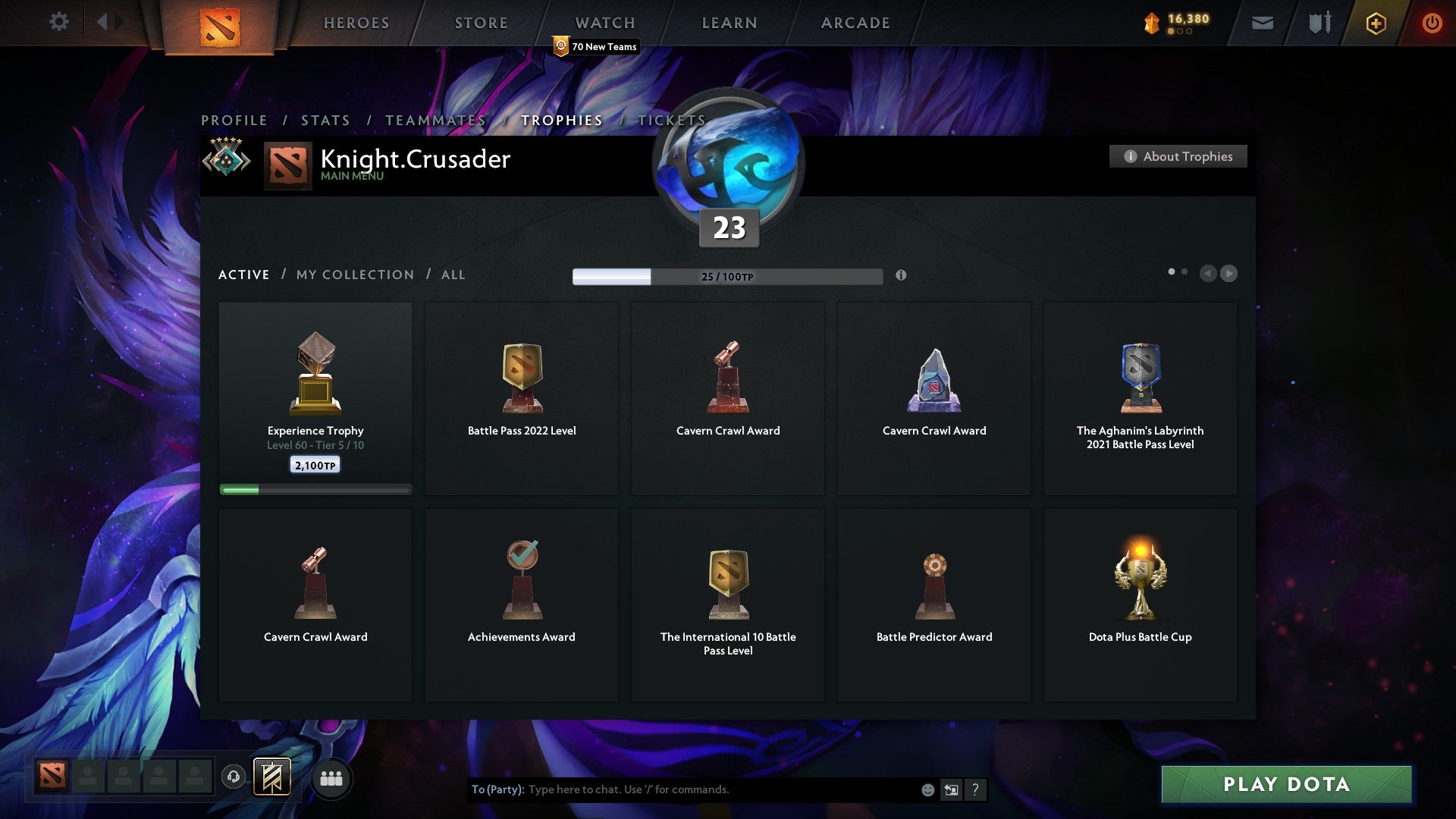Switch to the MY COLLECTION tab

pyautogui.click(x=354, y=275)
